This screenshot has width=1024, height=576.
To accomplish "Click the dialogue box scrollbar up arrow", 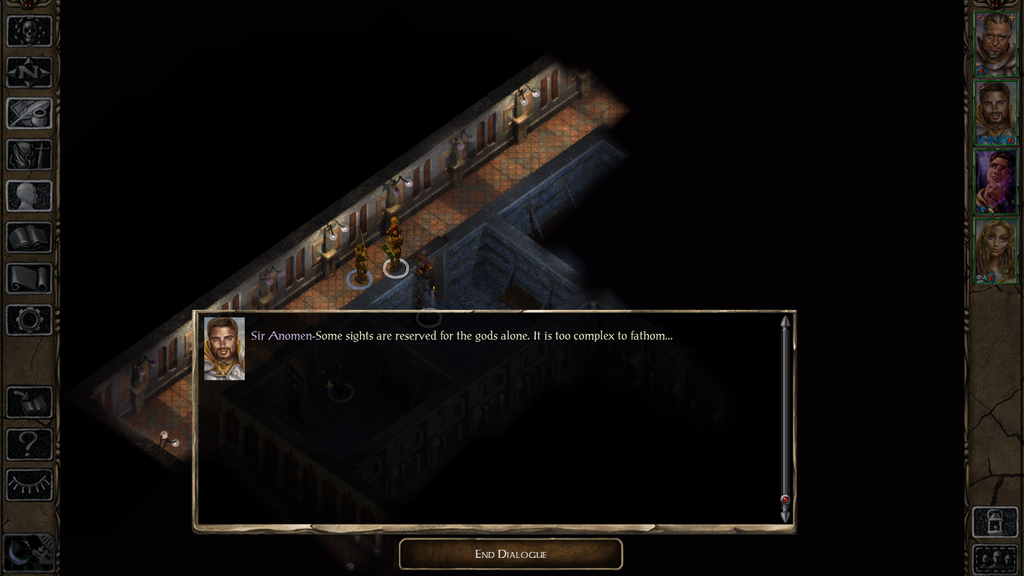I will click(785, 322).
